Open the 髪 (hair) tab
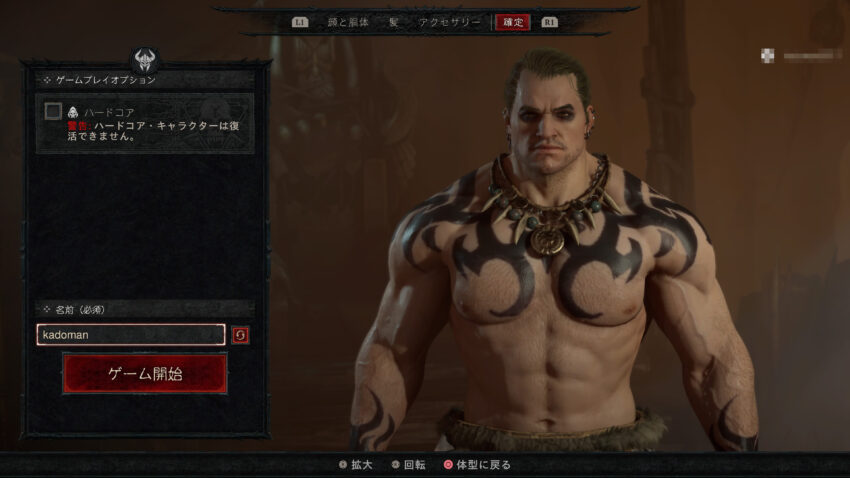 [393, 21]
